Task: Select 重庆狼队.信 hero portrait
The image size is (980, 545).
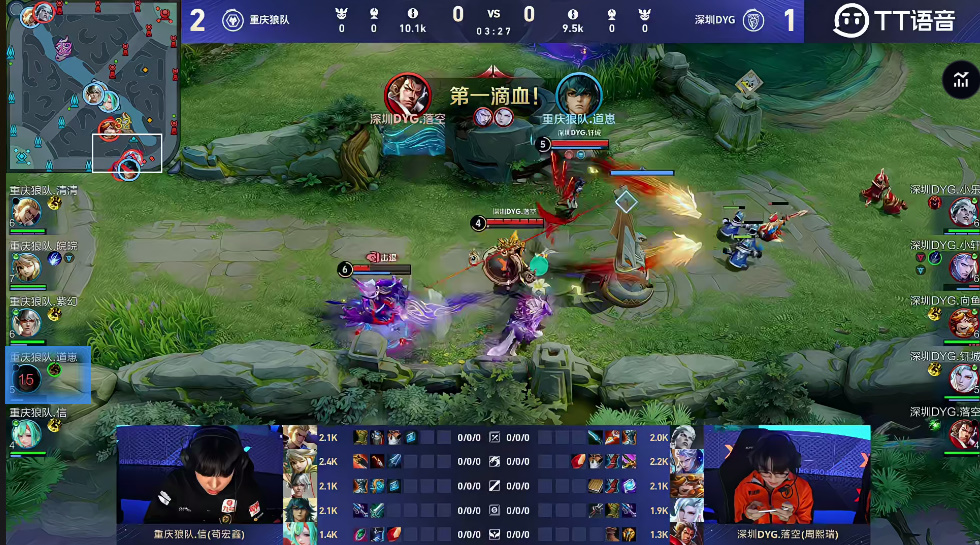Action: (25, 433)
